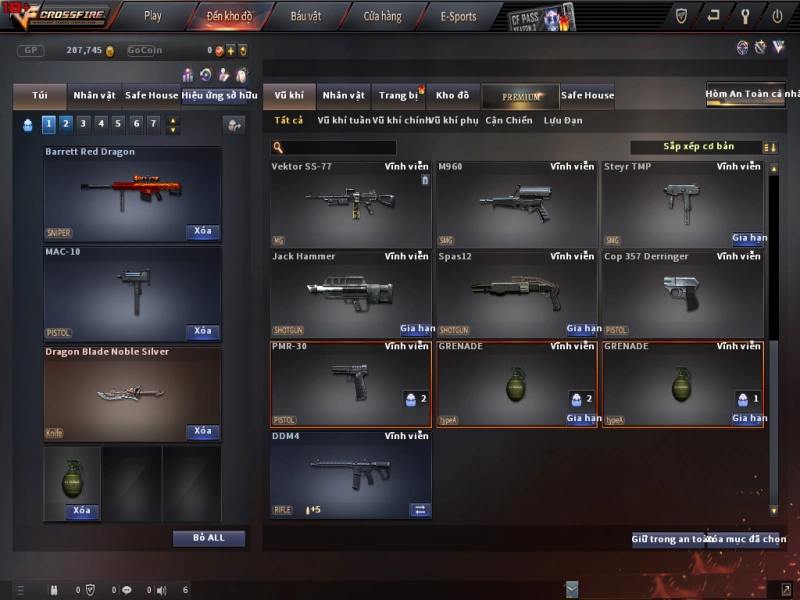Extend the Steyr TMP with Gia hạn

click(x=749, y=239)
